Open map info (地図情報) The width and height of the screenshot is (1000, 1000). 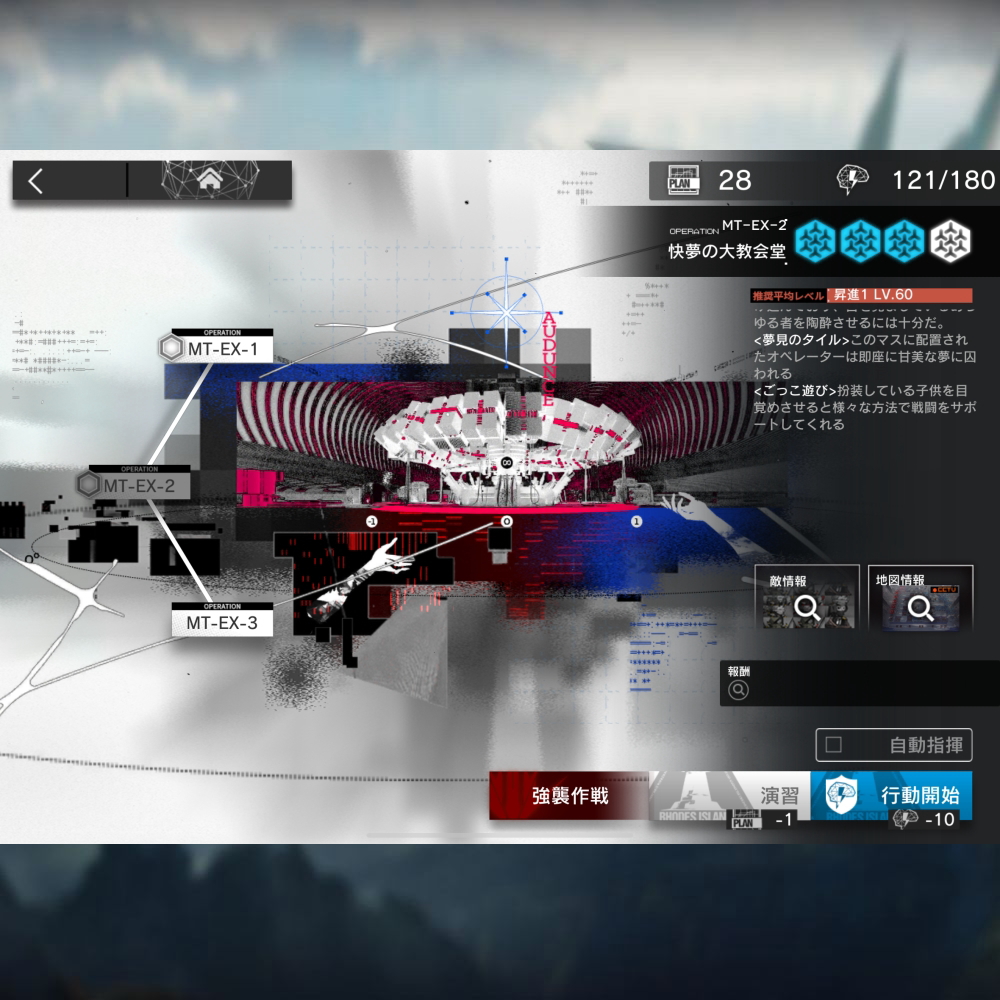pos(920,598)
